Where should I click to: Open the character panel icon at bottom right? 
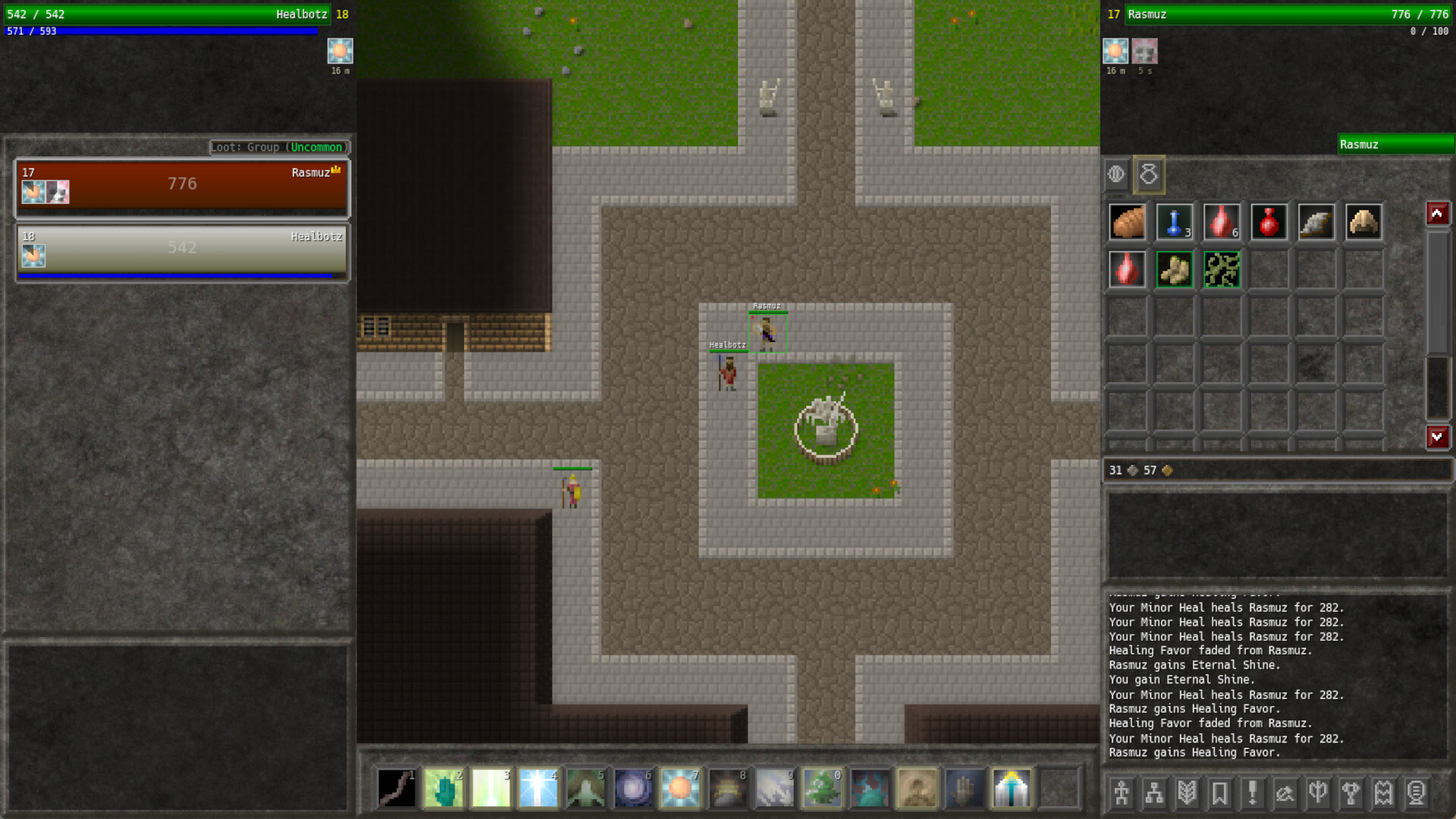click(1120, 793)
